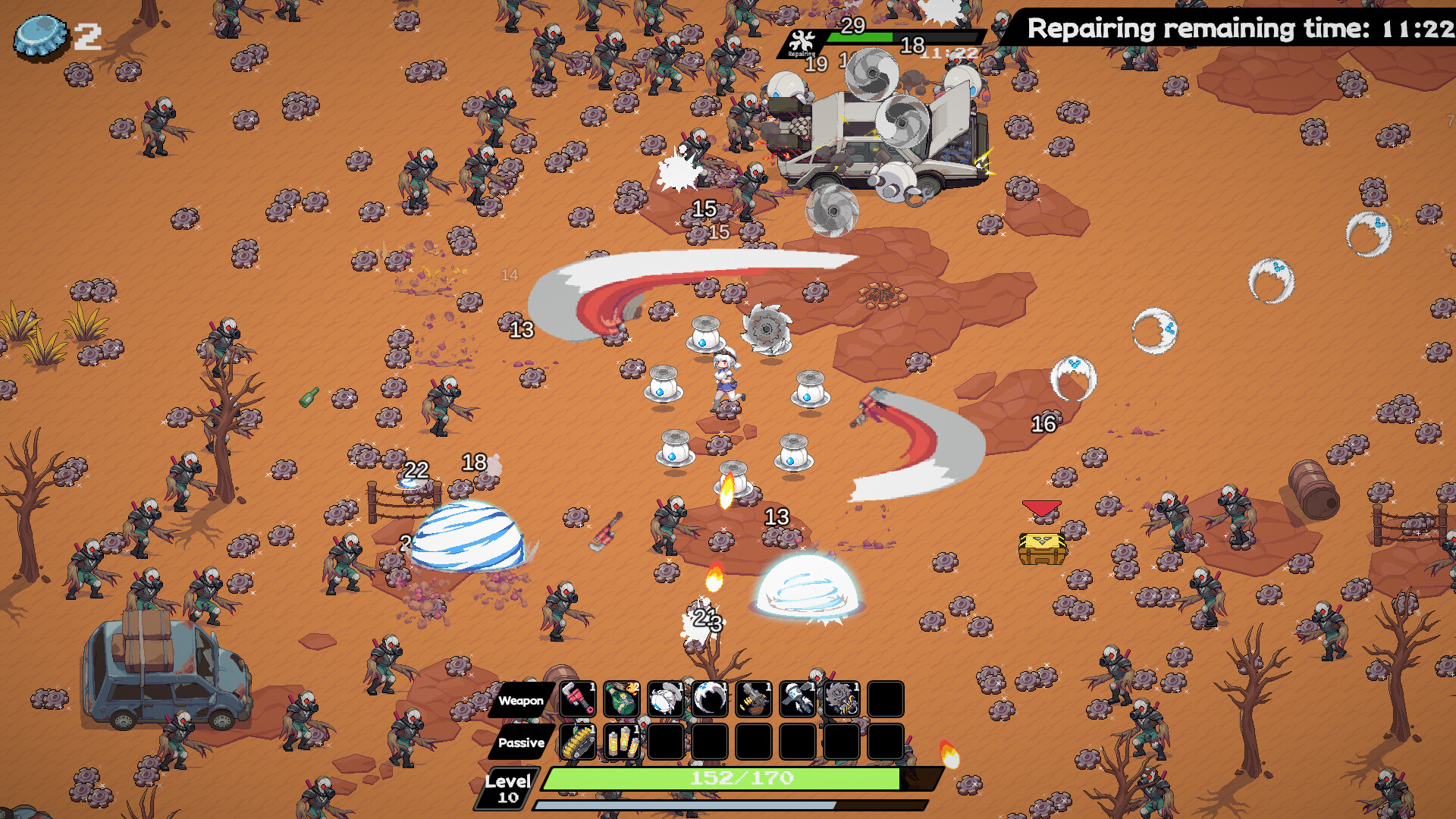Click the mounted turret gun weapon icon

tap(753, 699)
